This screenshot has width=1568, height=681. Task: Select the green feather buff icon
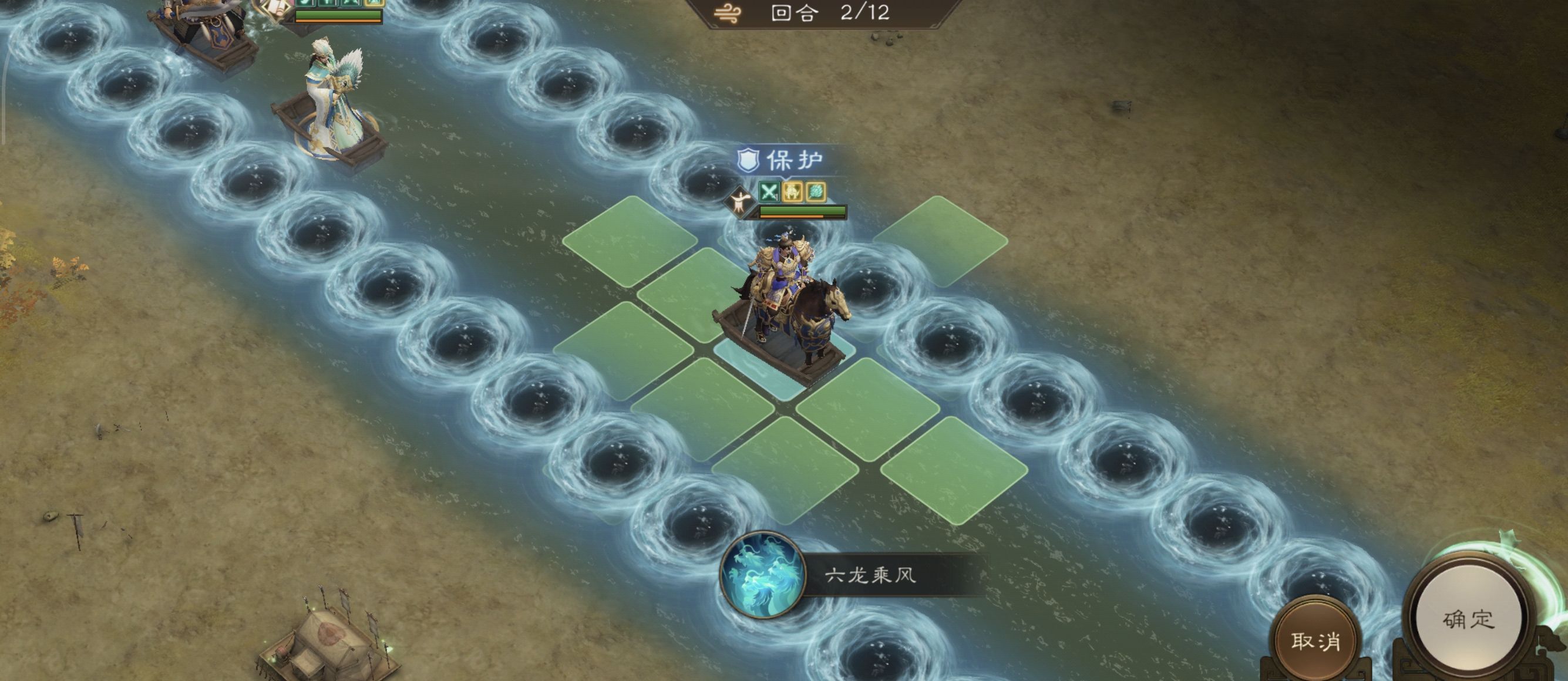pos(817,193)
